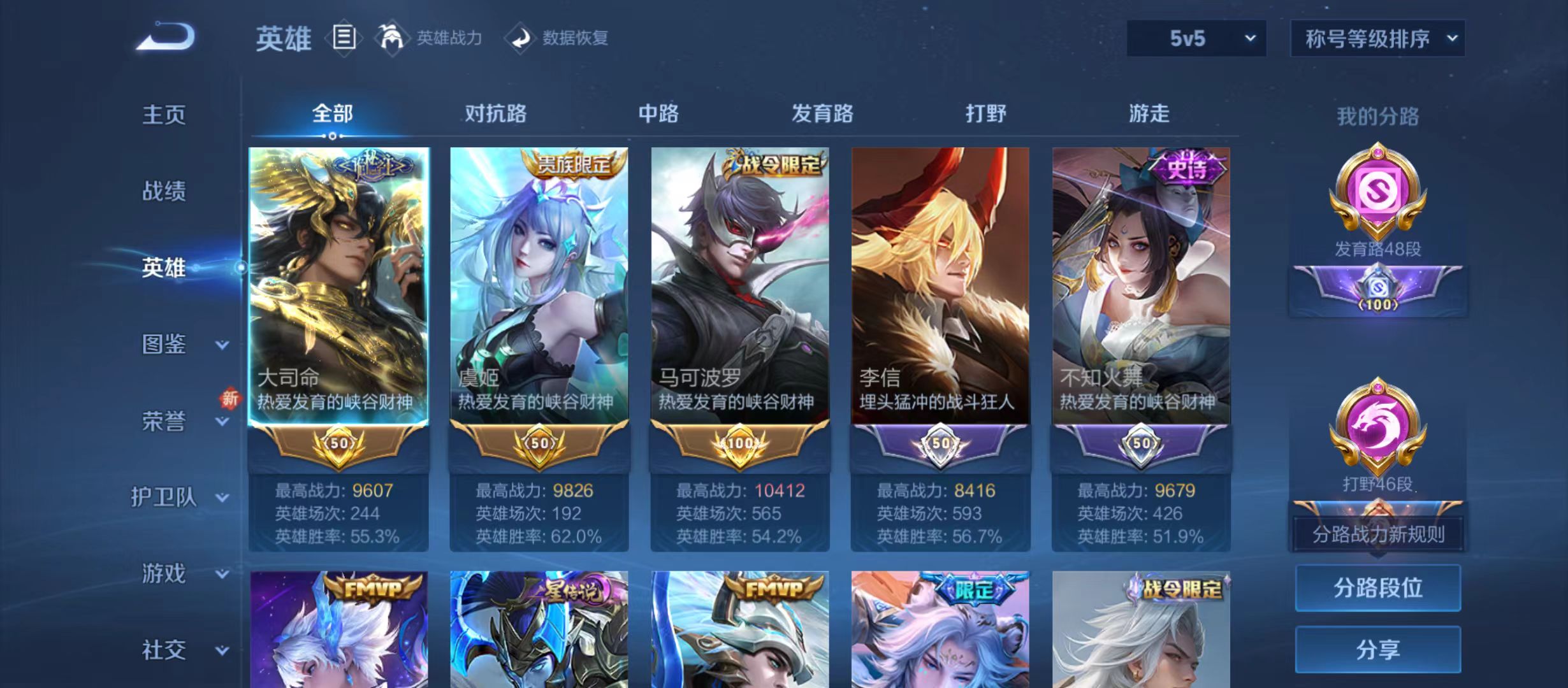Click the 分路段位 button
The height and width of the screenshot is (688, 1568).
[1378, 588]
